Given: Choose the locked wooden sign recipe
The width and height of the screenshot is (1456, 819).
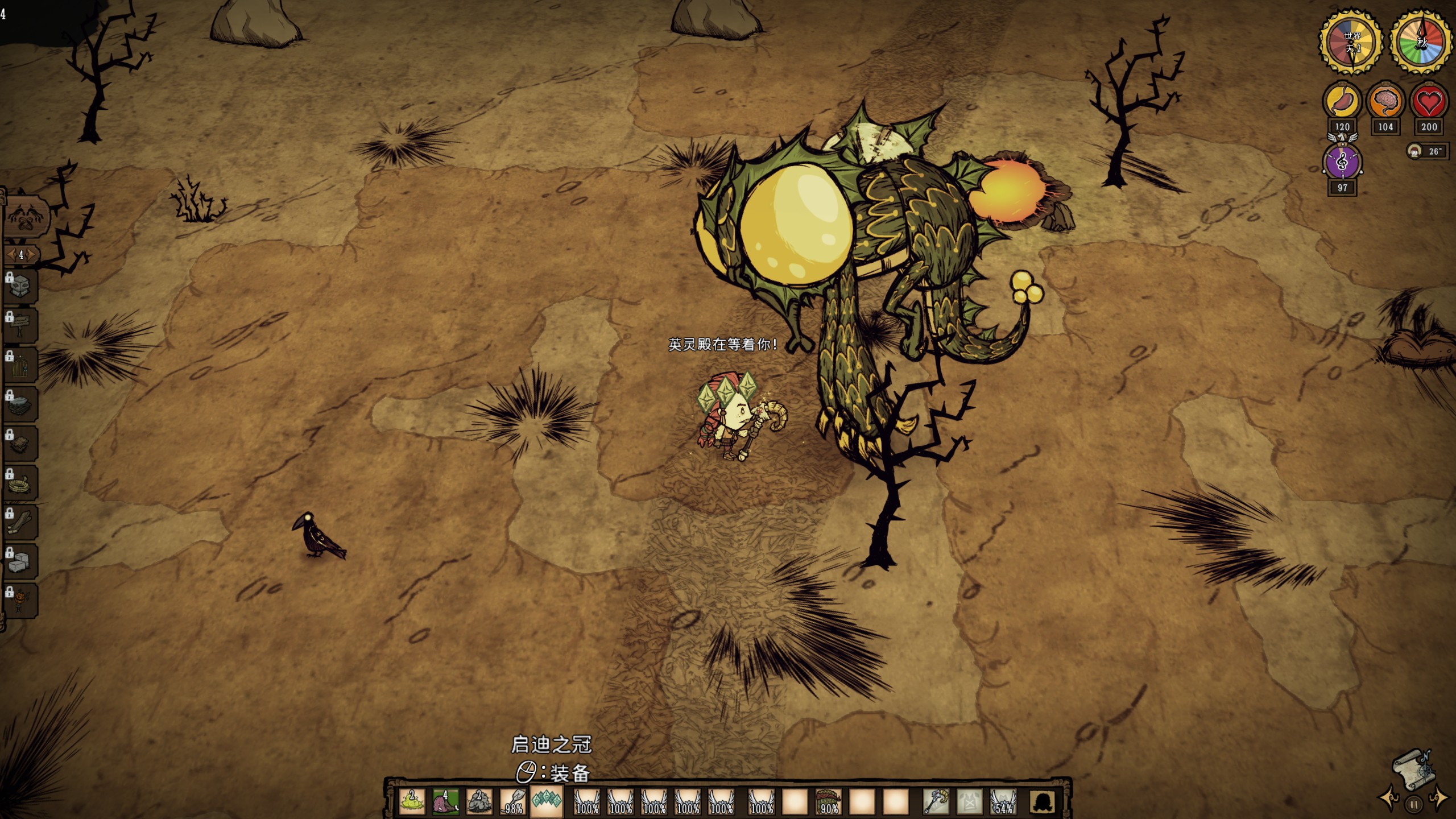Looking at the screenshot, I should coord(20,325).
